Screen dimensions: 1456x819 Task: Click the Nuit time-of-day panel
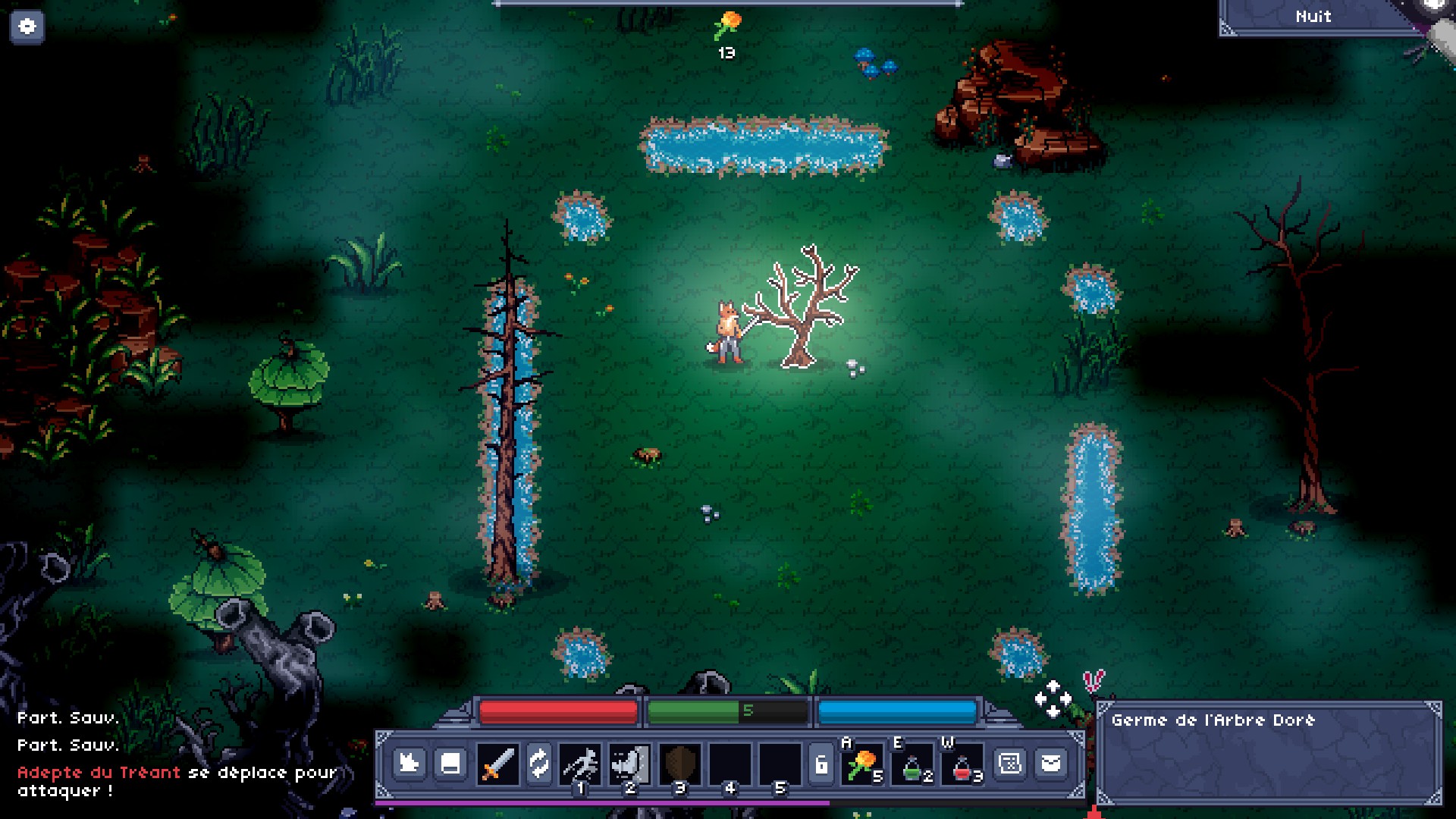(x=1313, y=17)
